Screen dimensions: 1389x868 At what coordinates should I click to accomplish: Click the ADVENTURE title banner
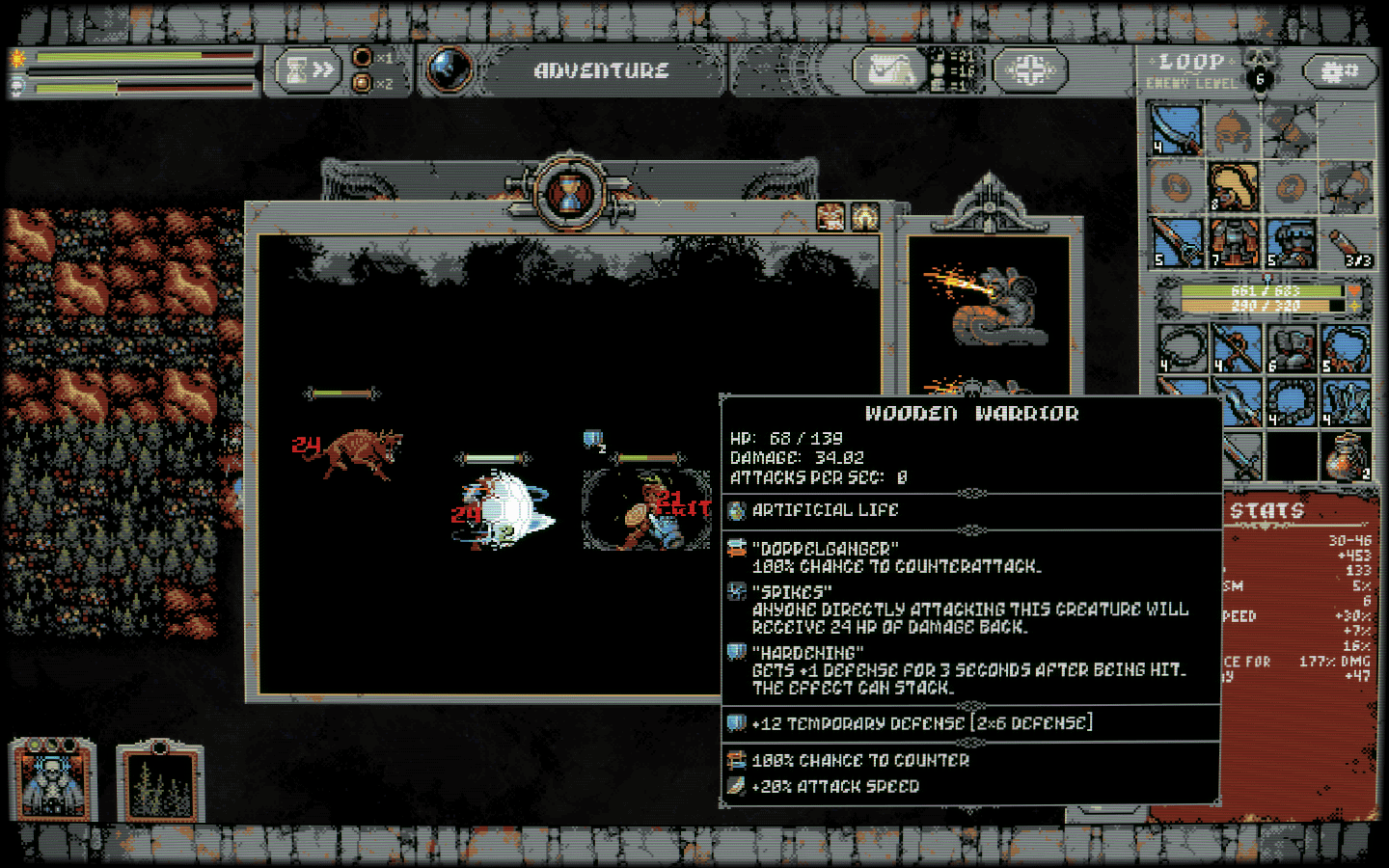pos(602,68)
